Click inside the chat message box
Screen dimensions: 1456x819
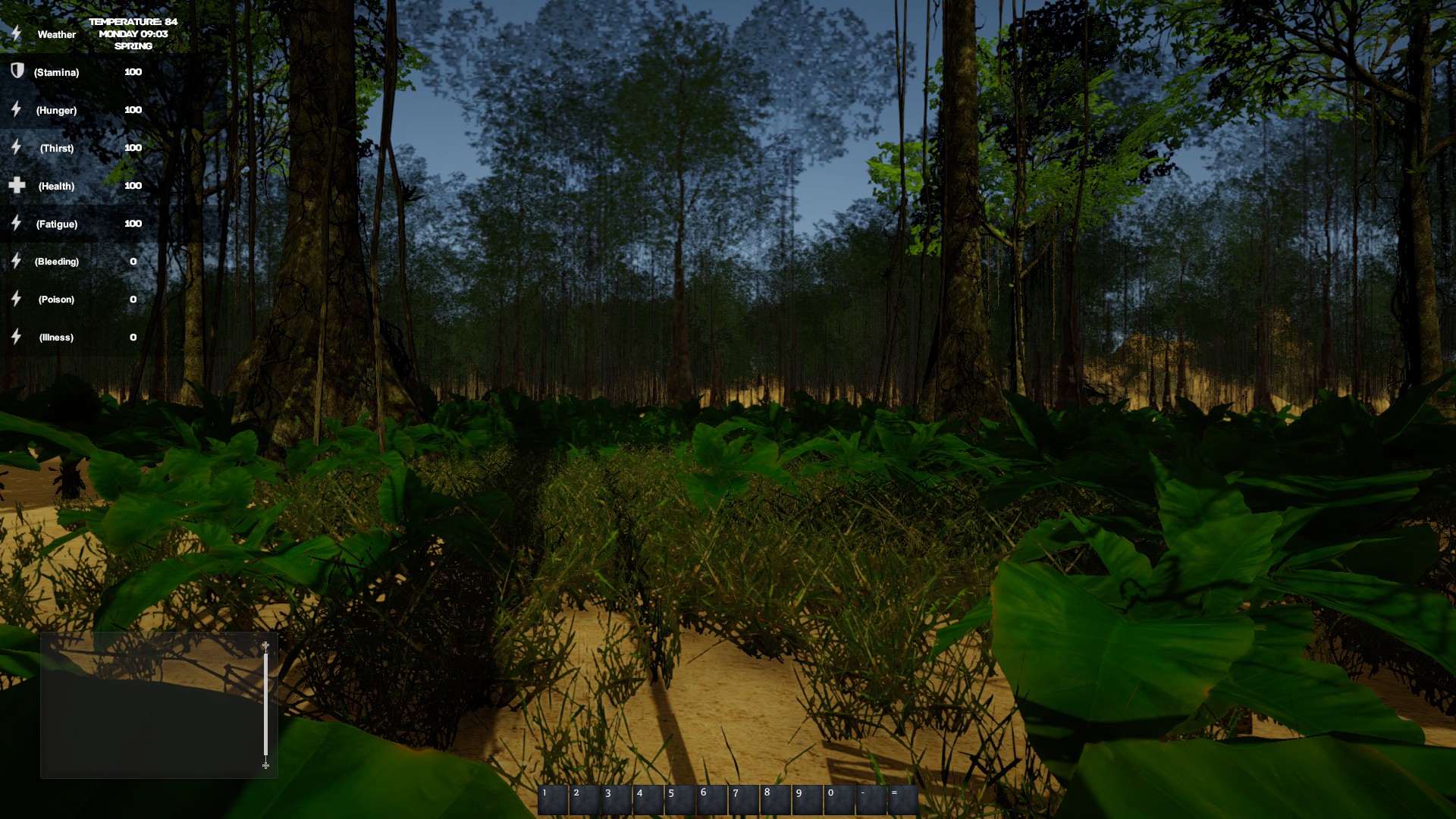[x=152, y=705]
